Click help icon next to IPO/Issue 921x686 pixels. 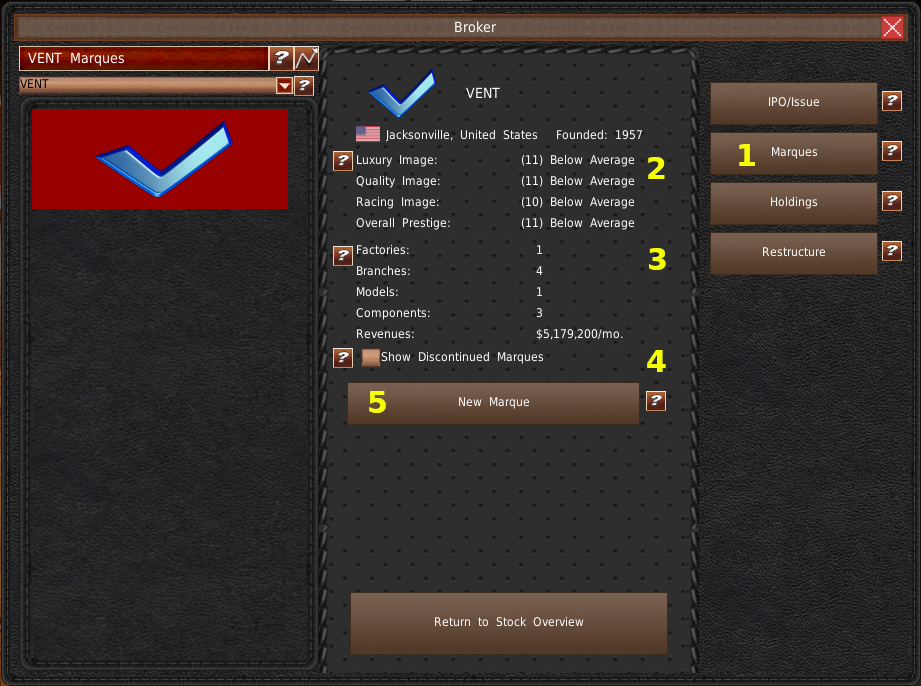892,101
